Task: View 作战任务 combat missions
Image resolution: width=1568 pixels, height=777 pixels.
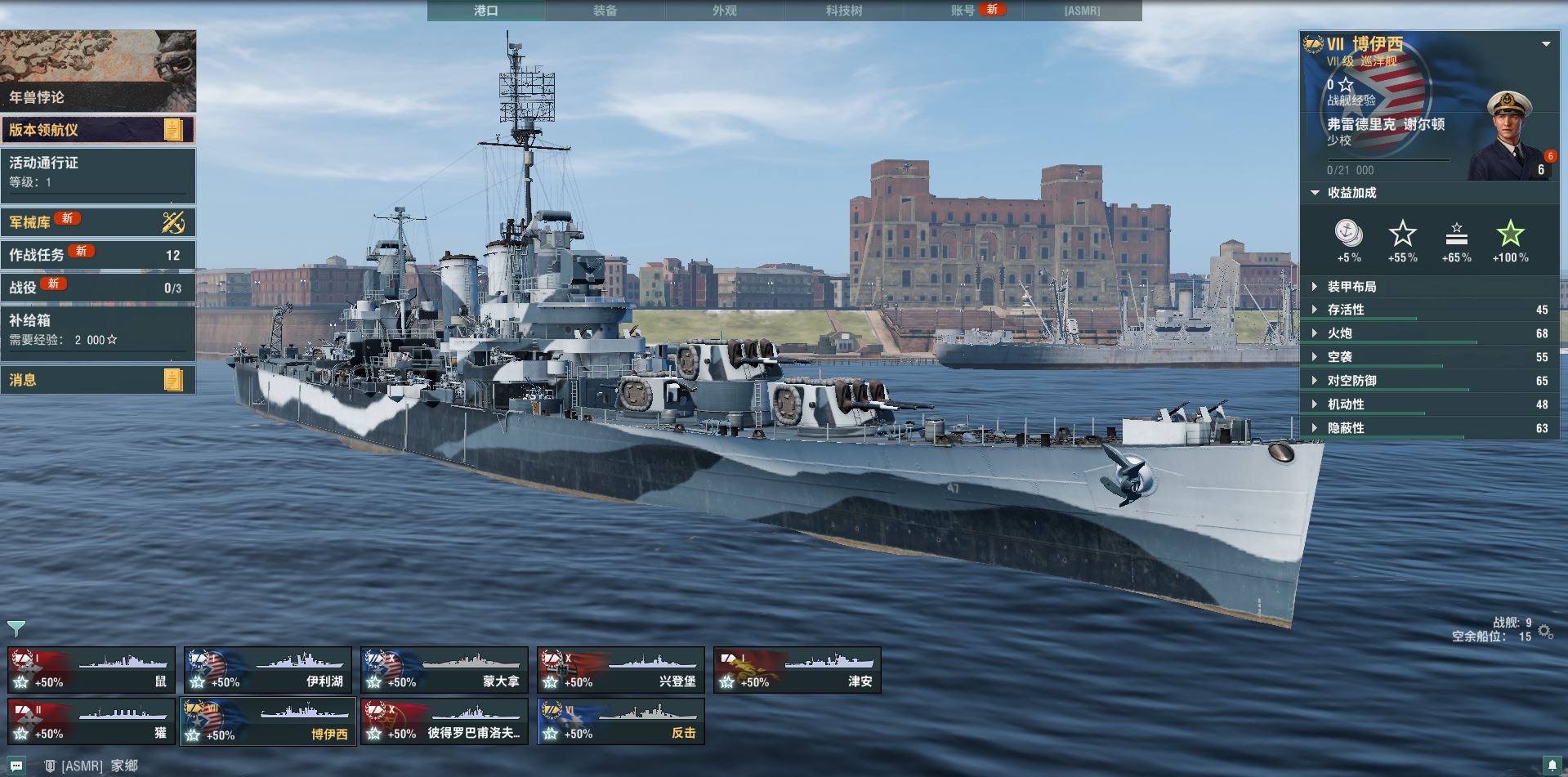Action: pyautogui.click(x=98, y=255)
